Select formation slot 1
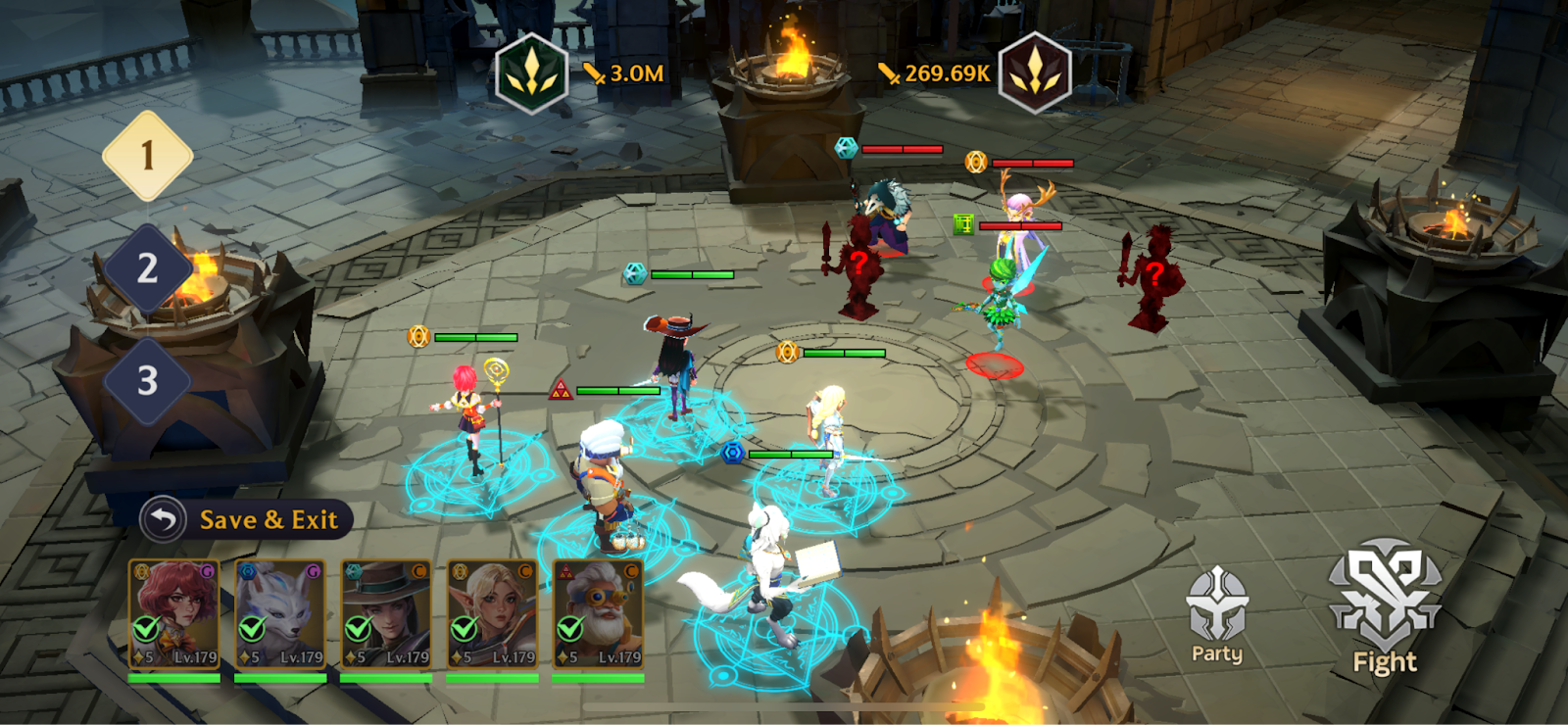The height and width of the screenshot is (725, 1568). coord(148,156)
